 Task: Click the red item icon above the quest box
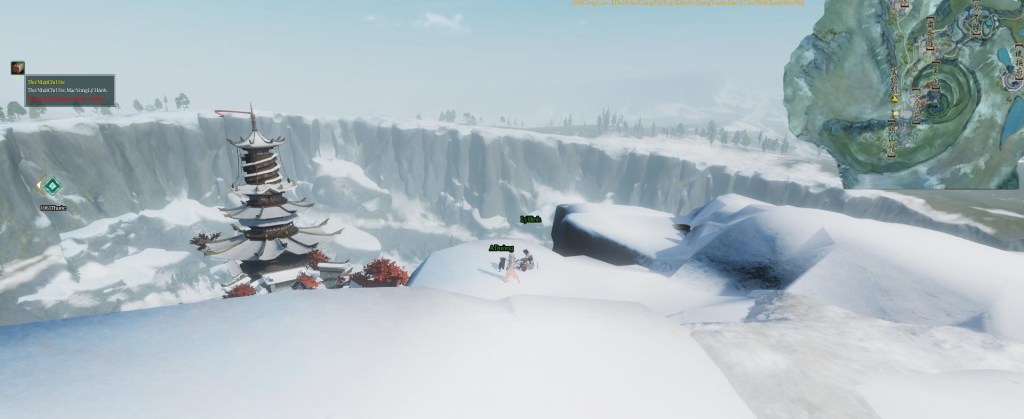tap(17, 68)
